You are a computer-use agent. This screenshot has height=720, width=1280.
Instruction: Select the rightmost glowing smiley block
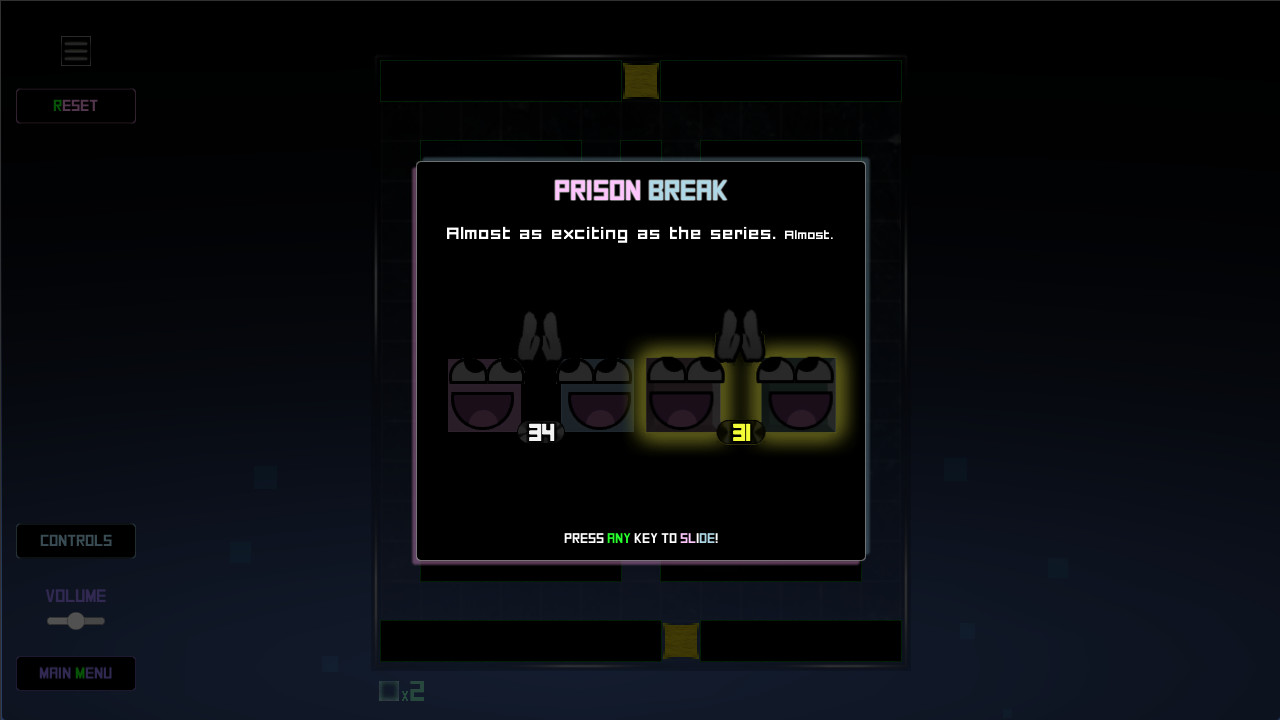click(x=797, y=395)
